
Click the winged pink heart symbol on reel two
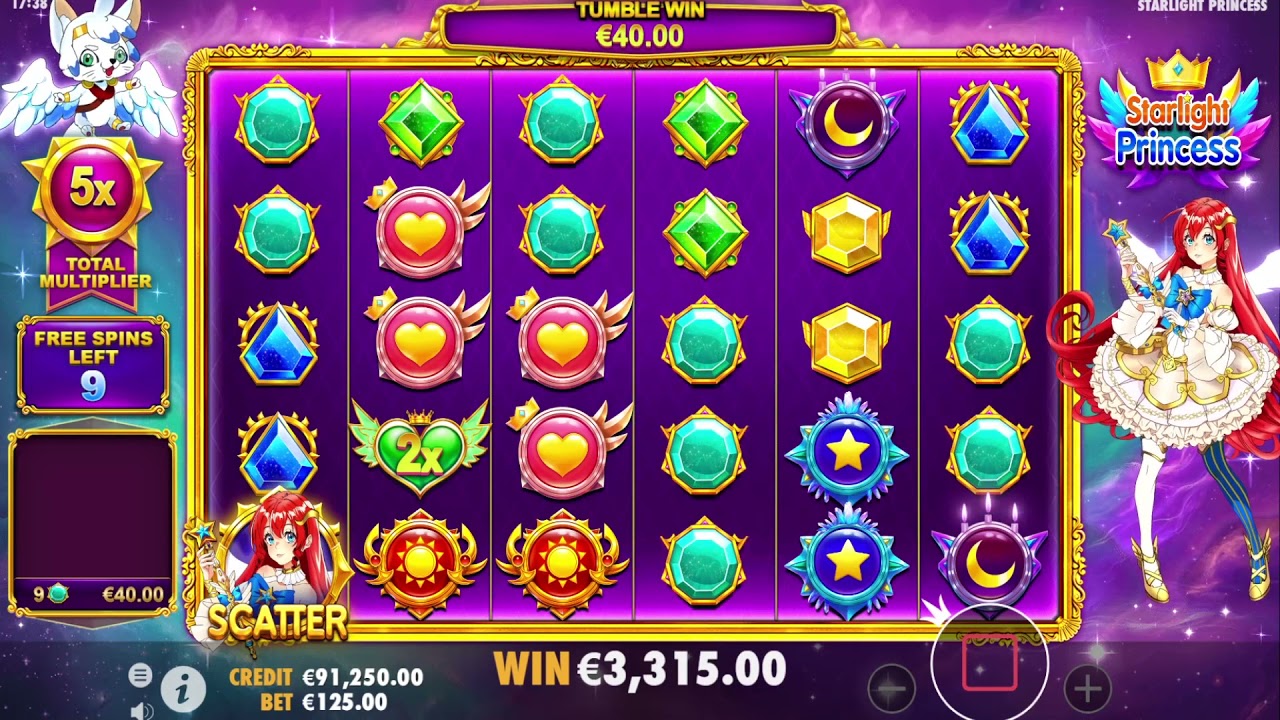tap(420, 228)
